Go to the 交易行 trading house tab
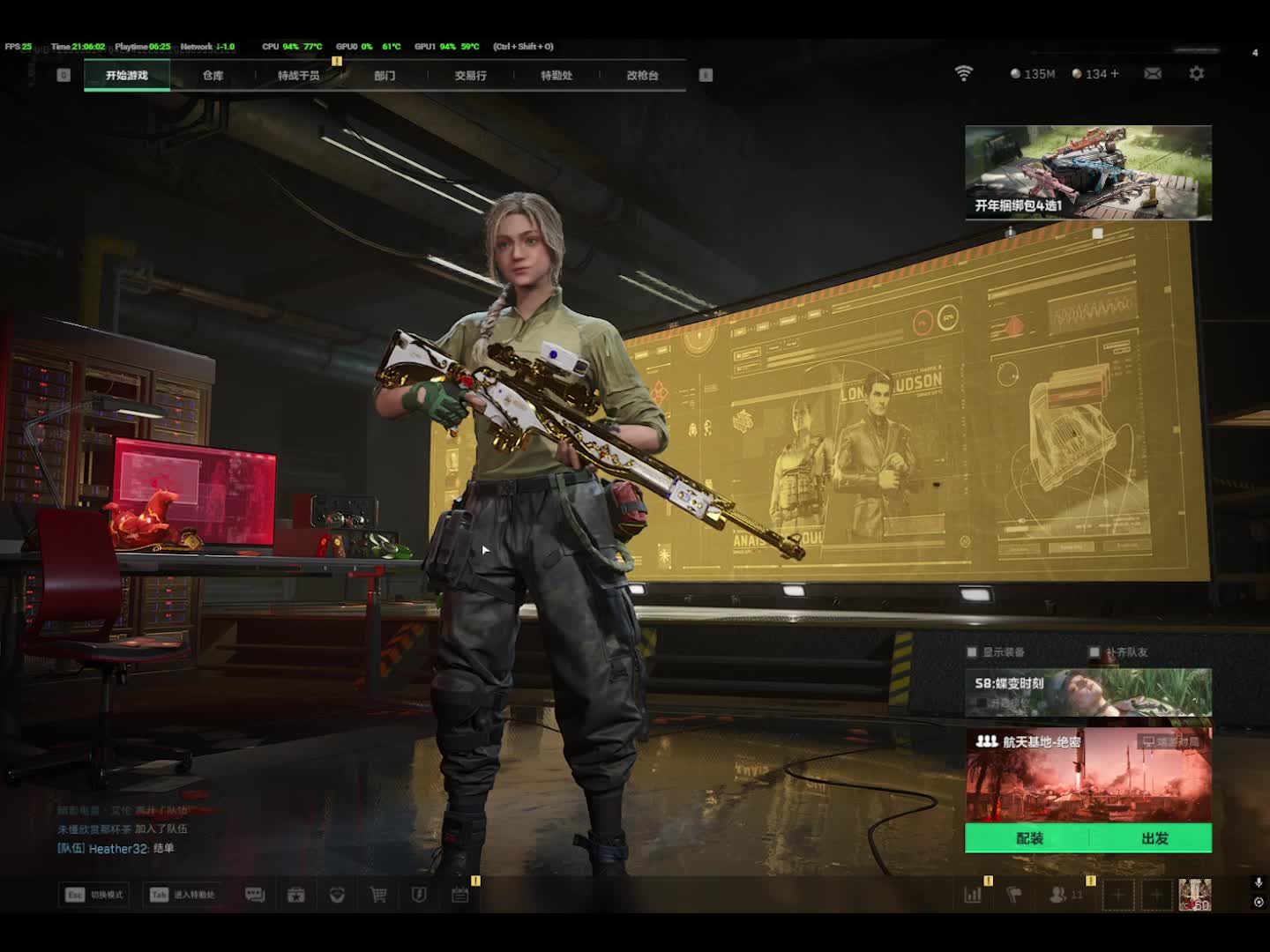Screen dimensions: 1270x952 (x=470, y=76)
